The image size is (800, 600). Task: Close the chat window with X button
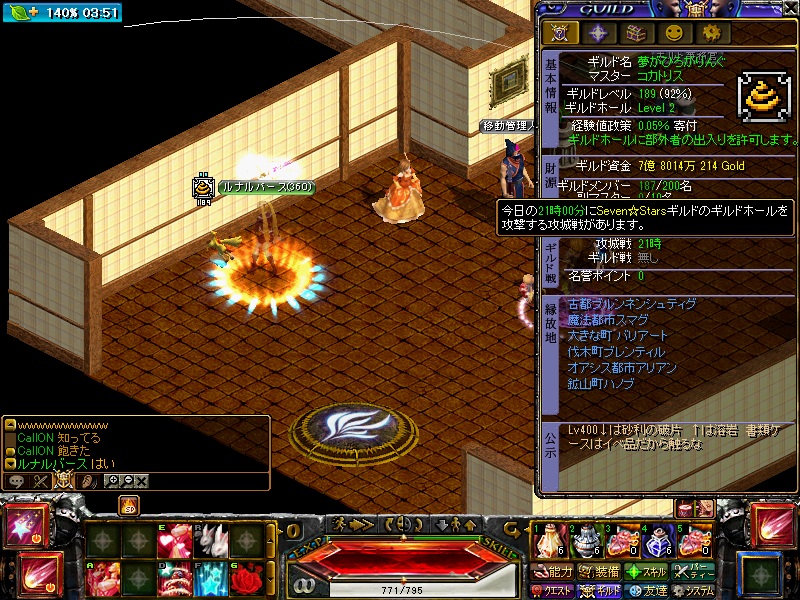142,481
